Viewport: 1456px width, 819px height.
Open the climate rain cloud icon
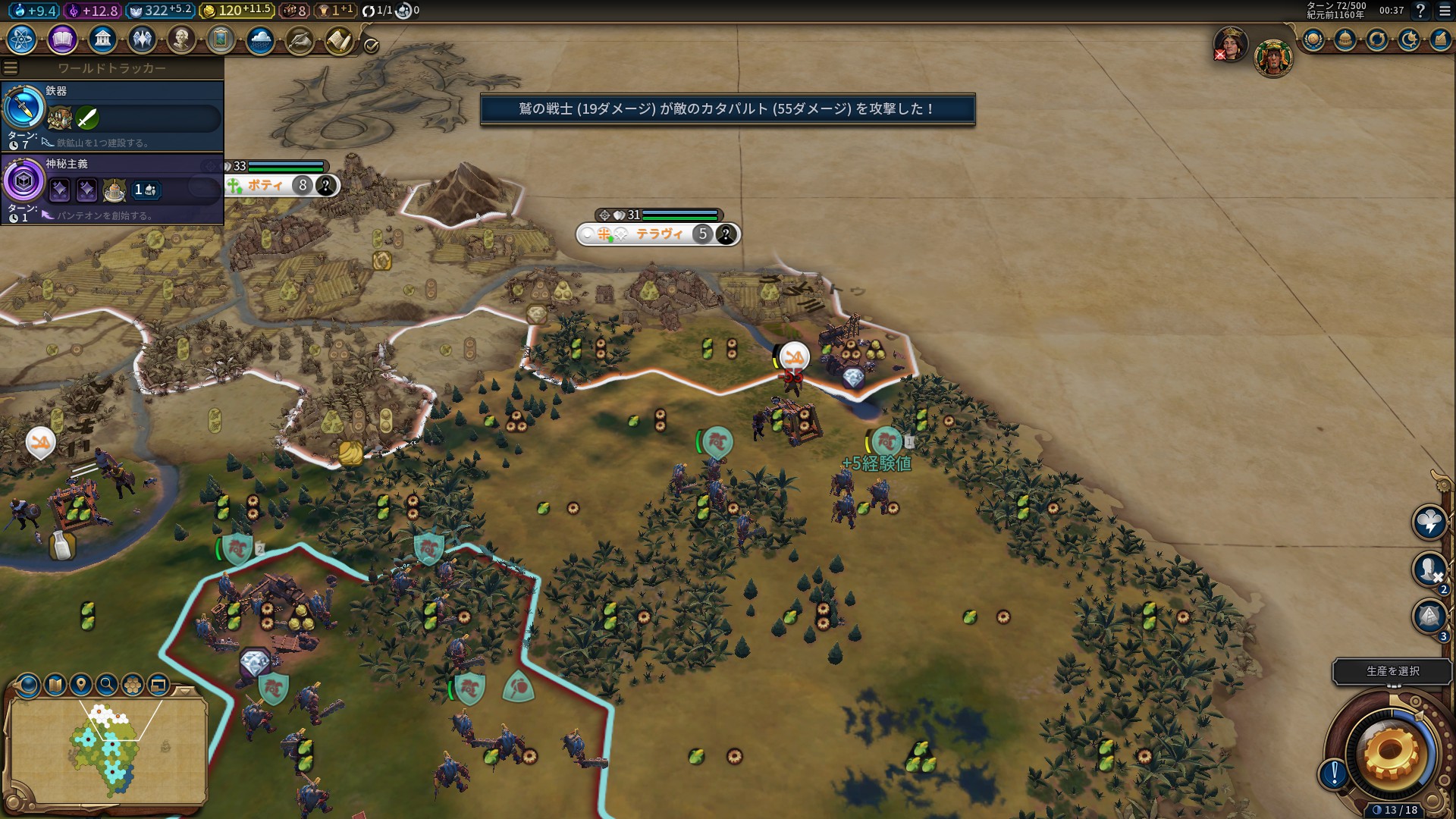point(260,39)
